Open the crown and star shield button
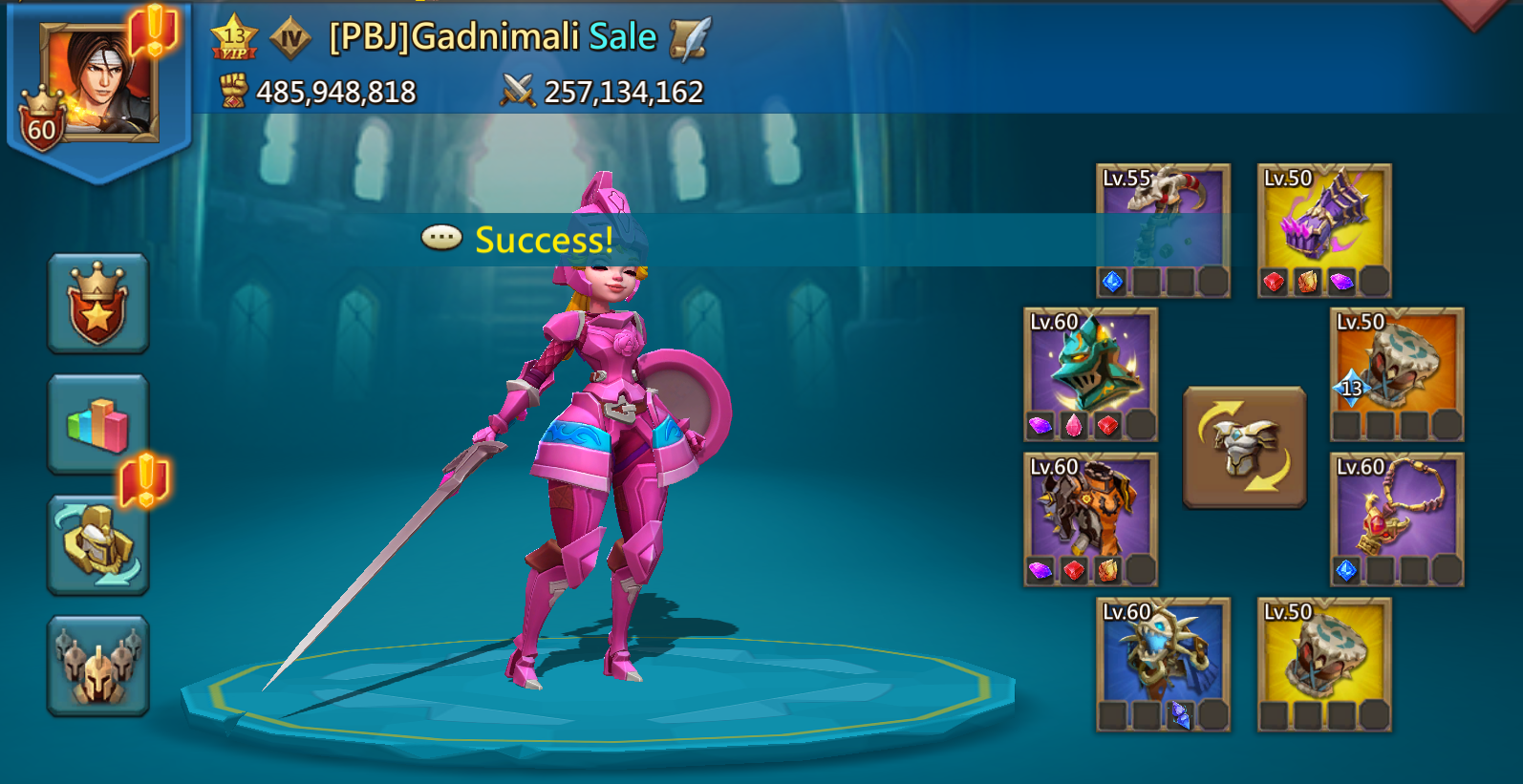Image resolution: width=1523 pixels, height=784 pixels. pyautogui.click(x=98, y=304)
